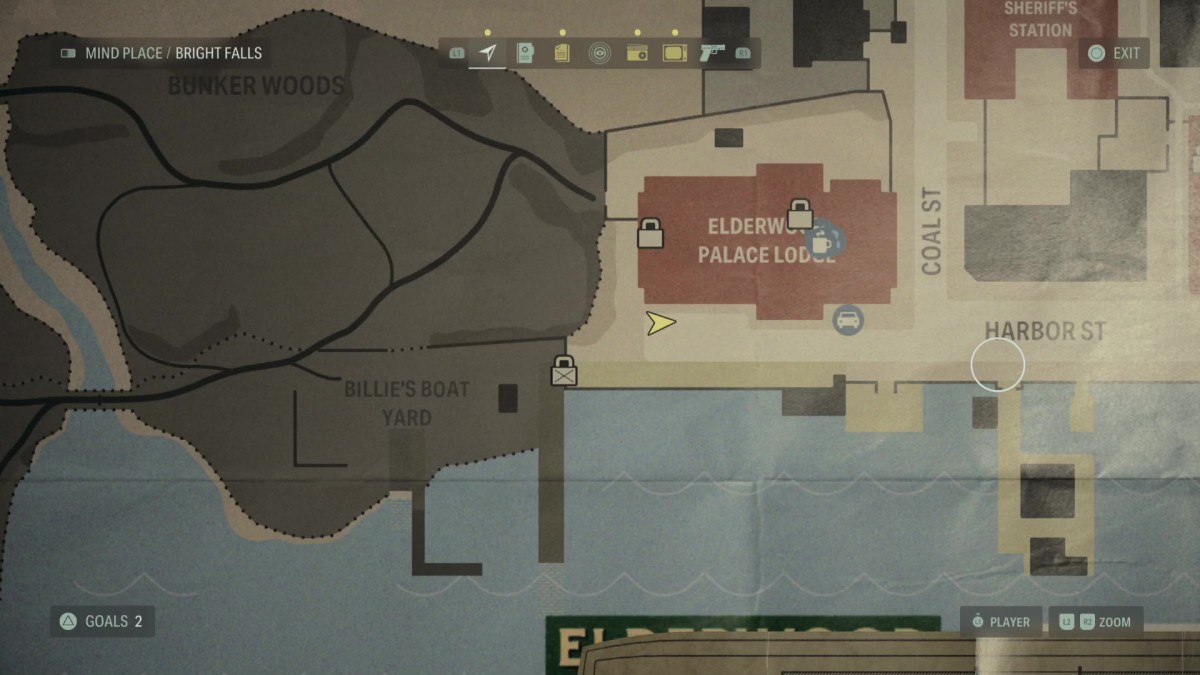
Task: Switch to the pistol weapons tab
Action: pos(712,53)
